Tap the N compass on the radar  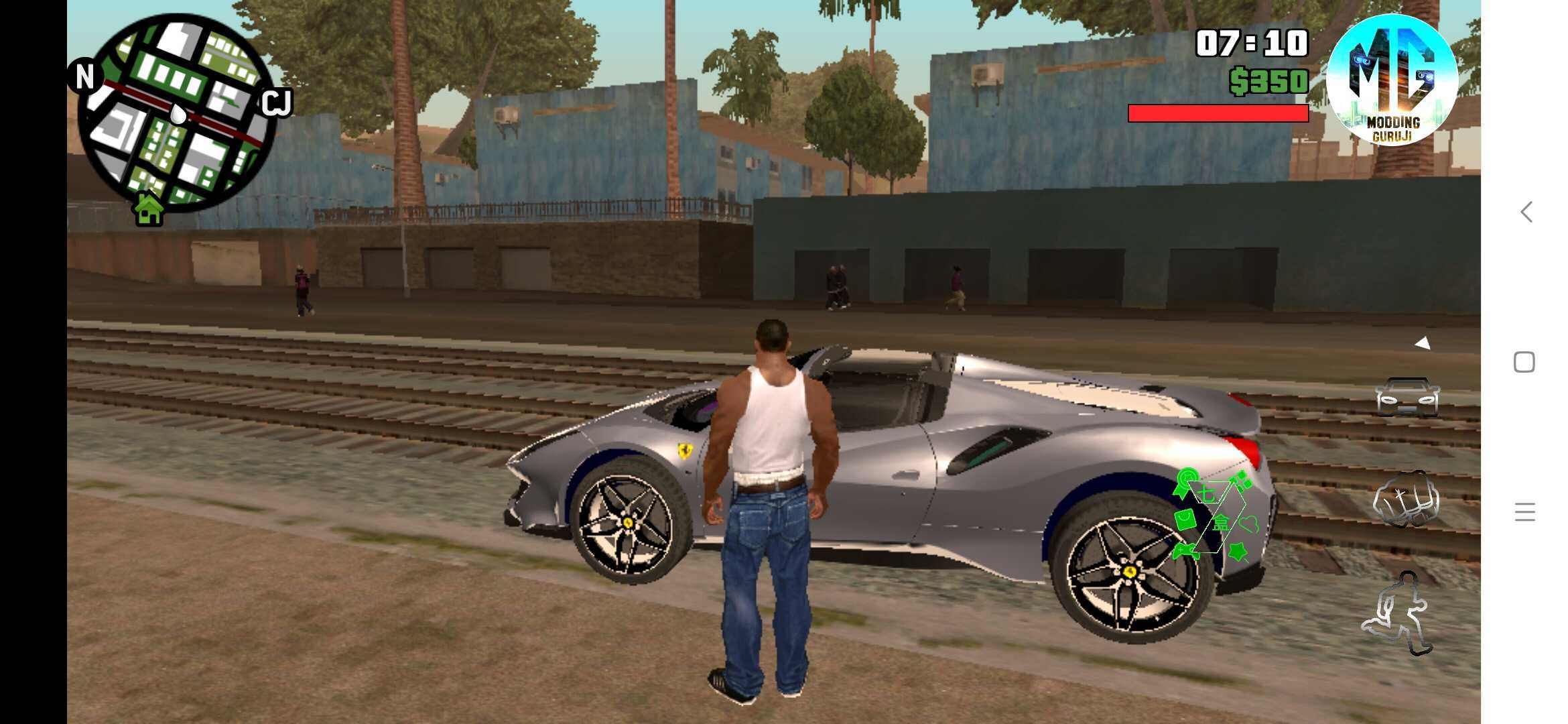point(84,77)
